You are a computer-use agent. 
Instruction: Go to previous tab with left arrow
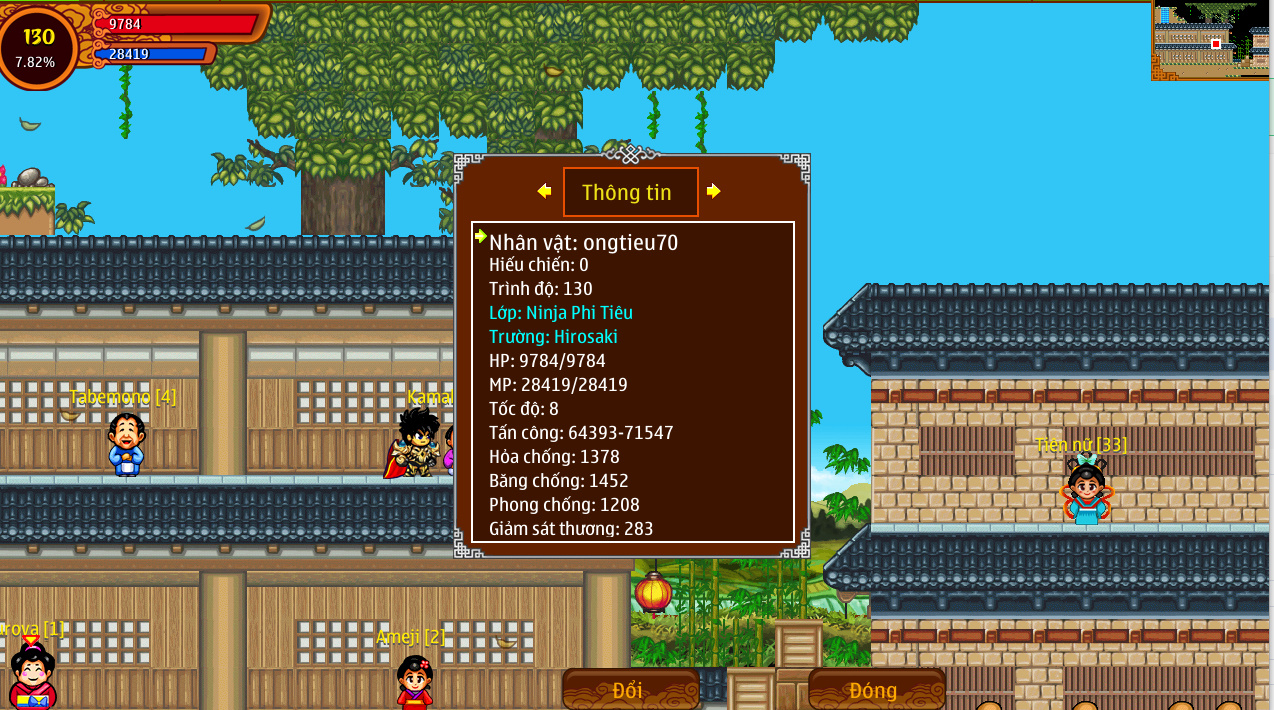point(544,191)
